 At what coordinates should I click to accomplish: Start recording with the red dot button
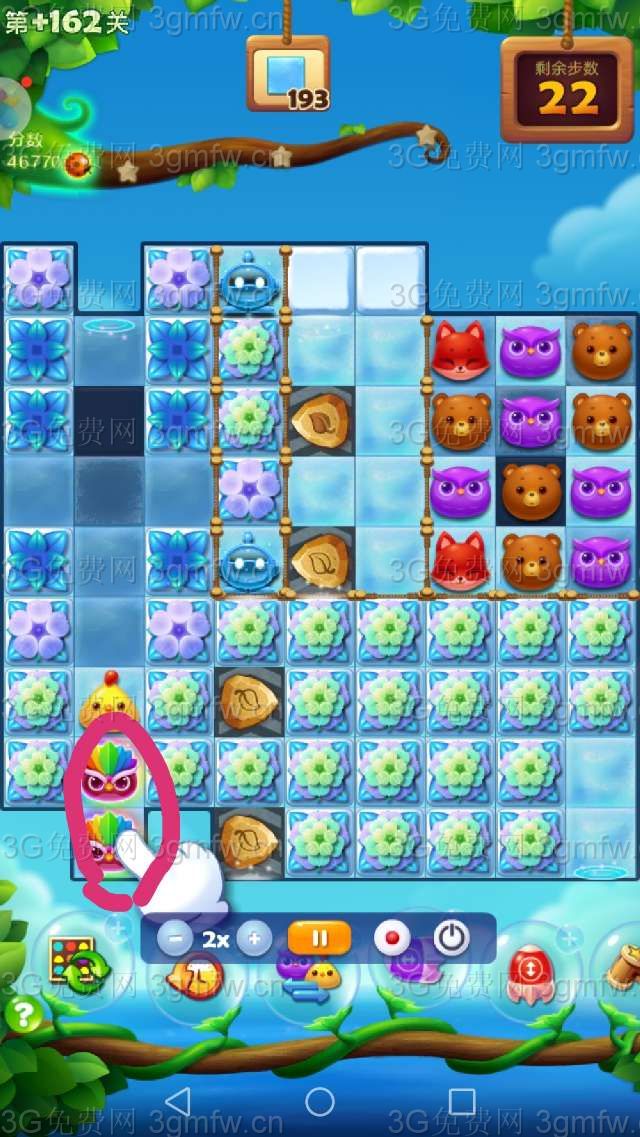point(392,939)
